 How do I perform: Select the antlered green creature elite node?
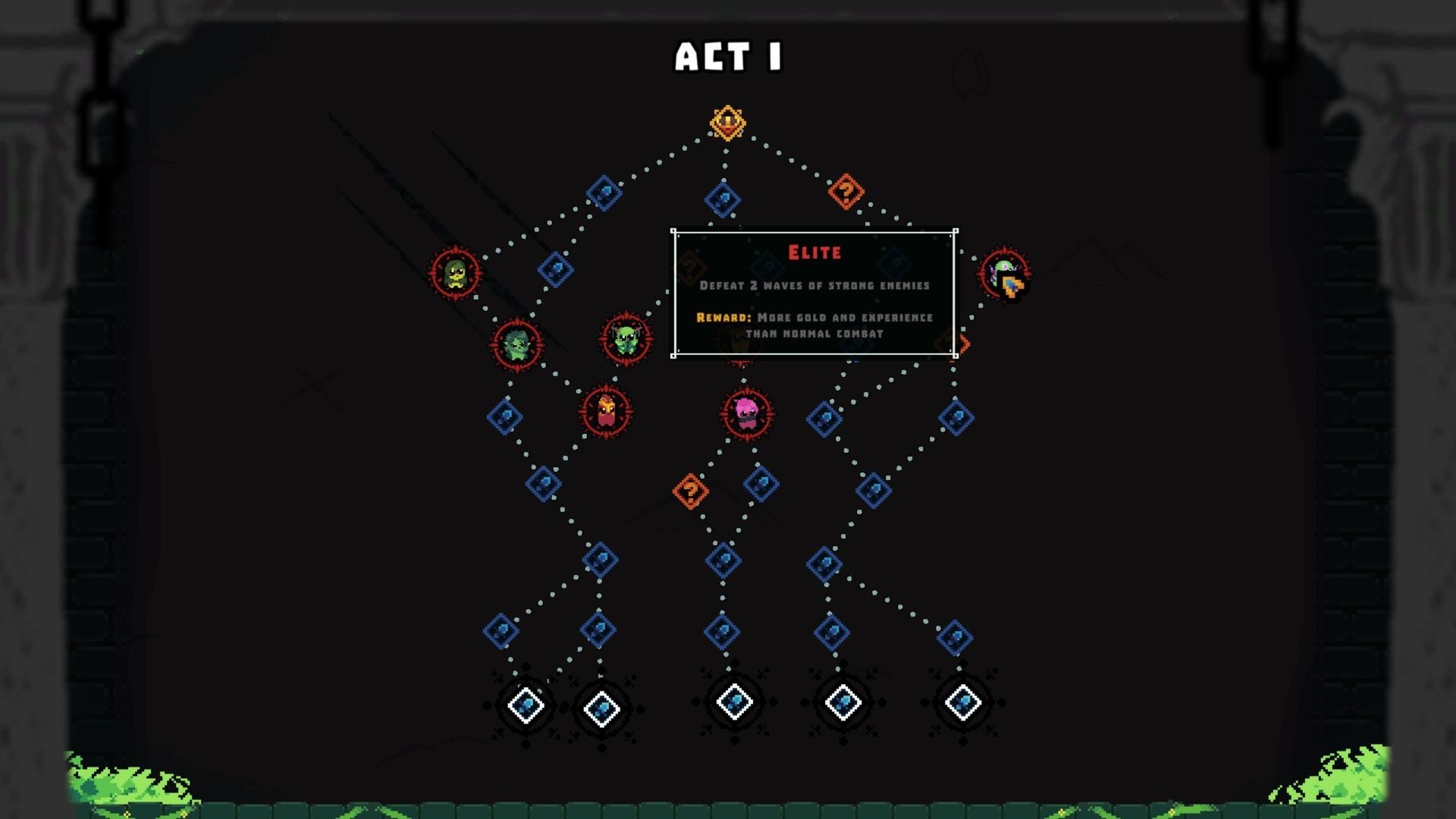point(623,337)
